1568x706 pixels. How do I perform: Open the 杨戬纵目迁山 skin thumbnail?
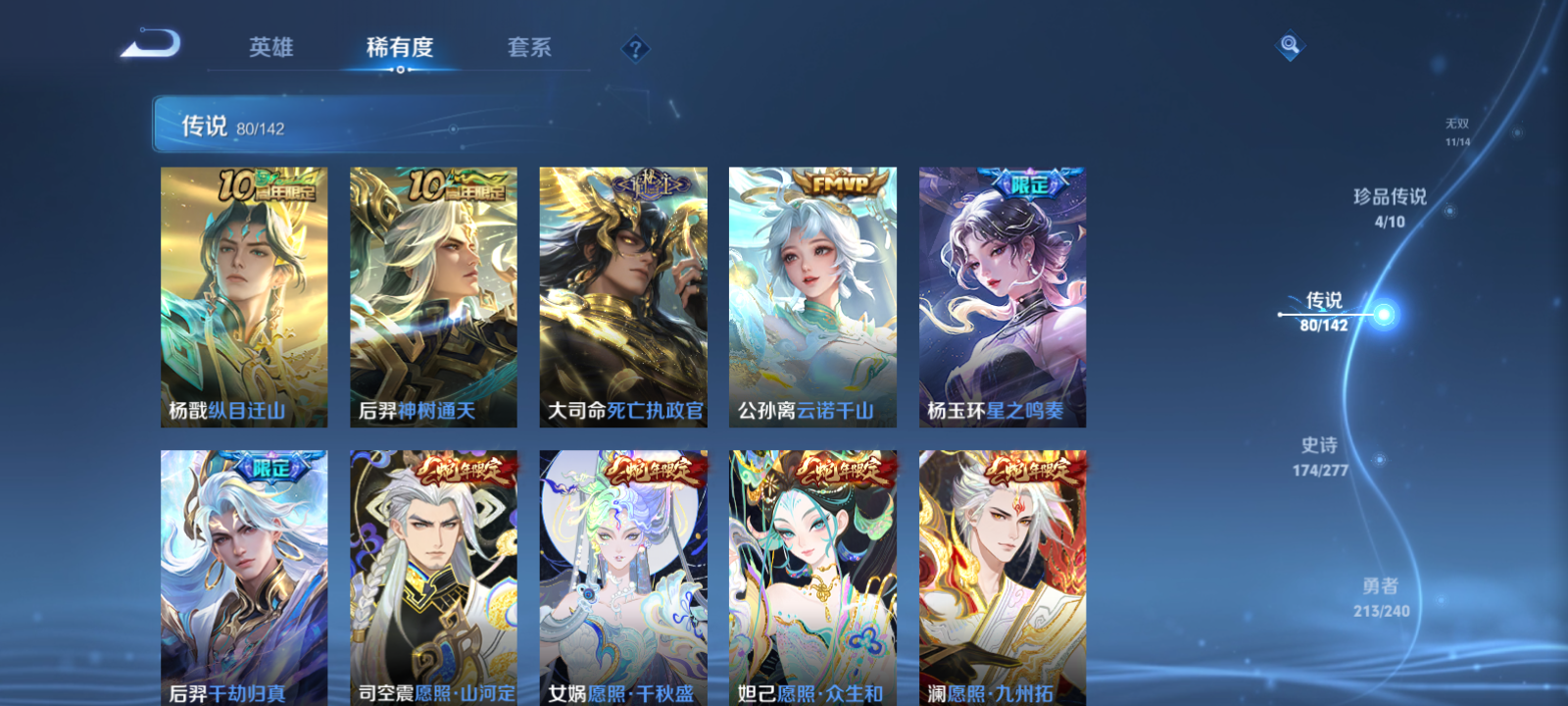(241, 294)
